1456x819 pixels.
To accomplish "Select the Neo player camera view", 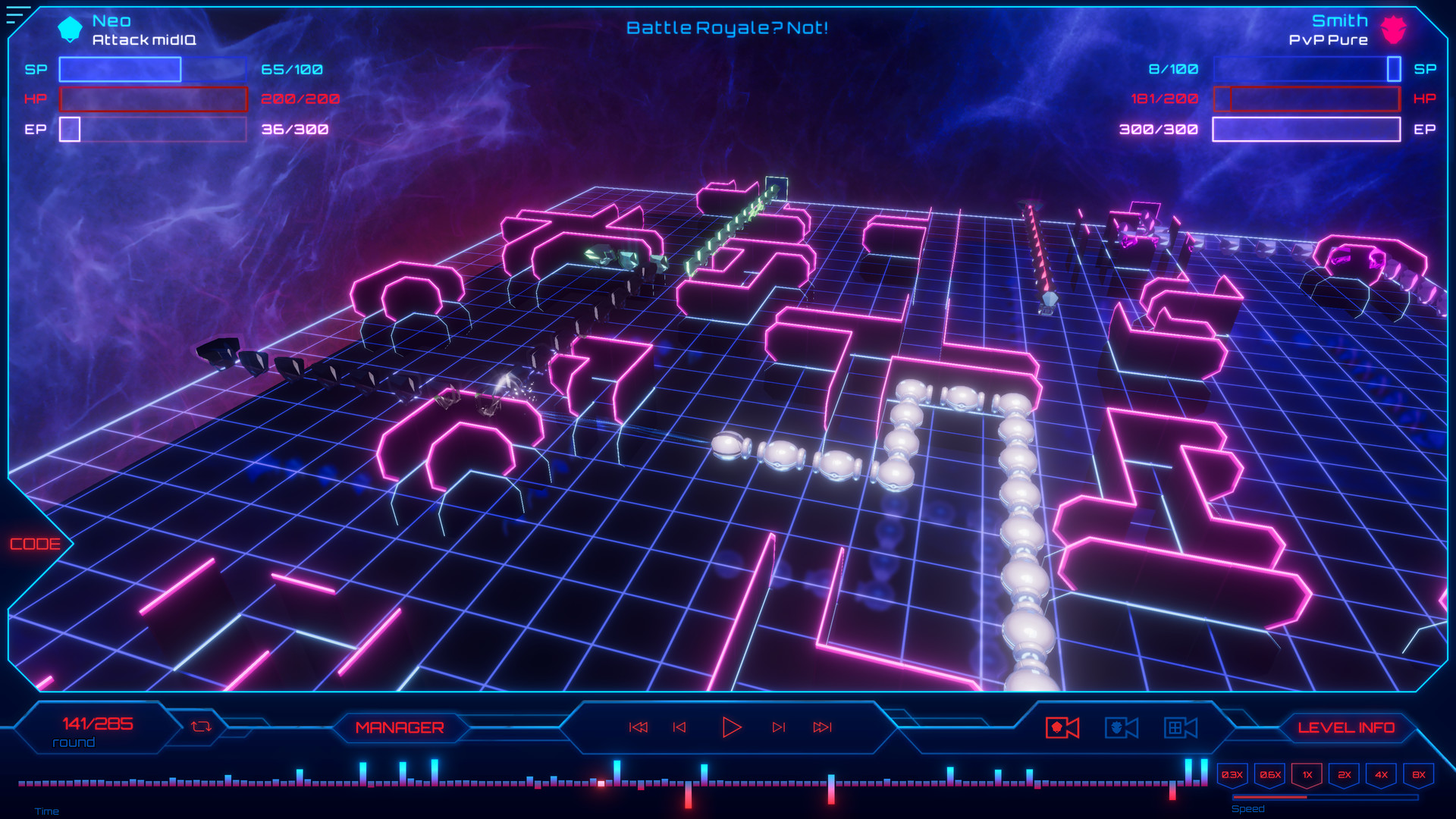I will 1062,726.
